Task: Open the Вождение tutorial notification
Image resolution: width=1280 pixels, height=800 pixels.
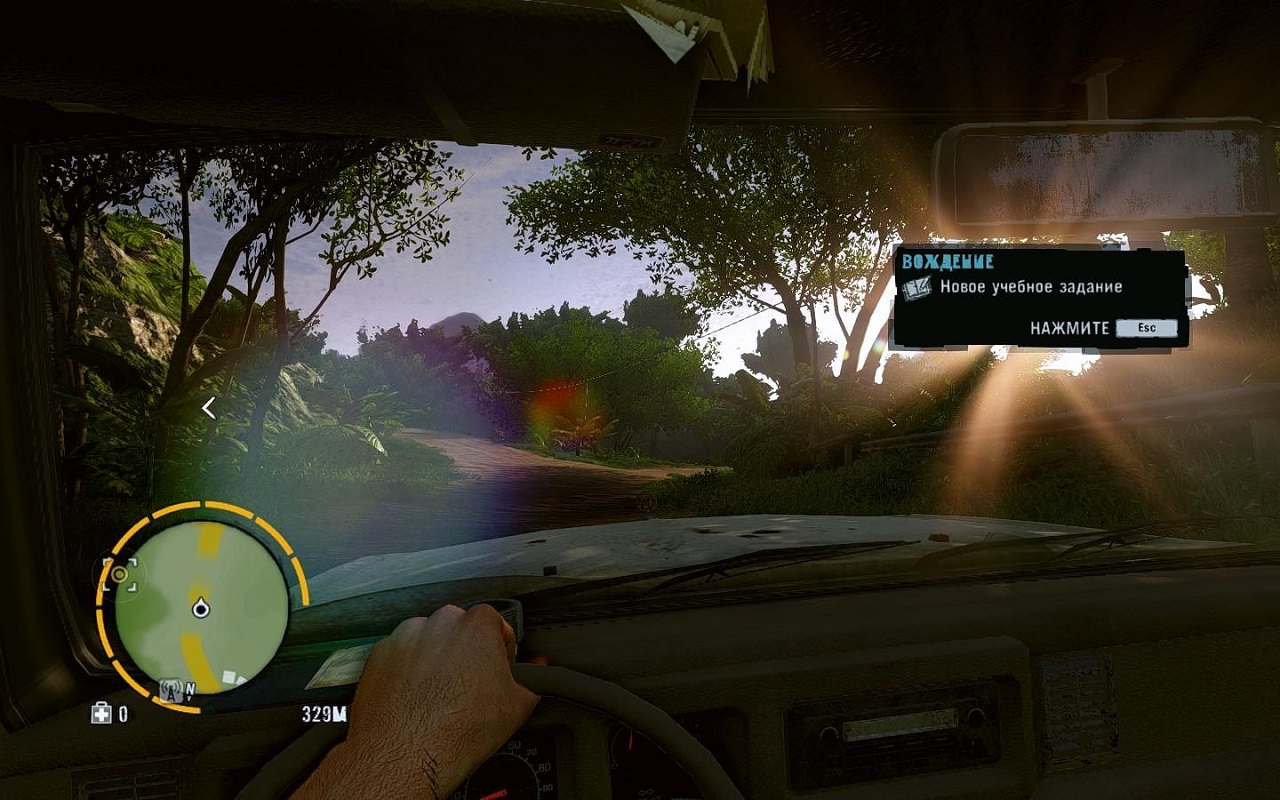Action: [x=1040, y=298]
